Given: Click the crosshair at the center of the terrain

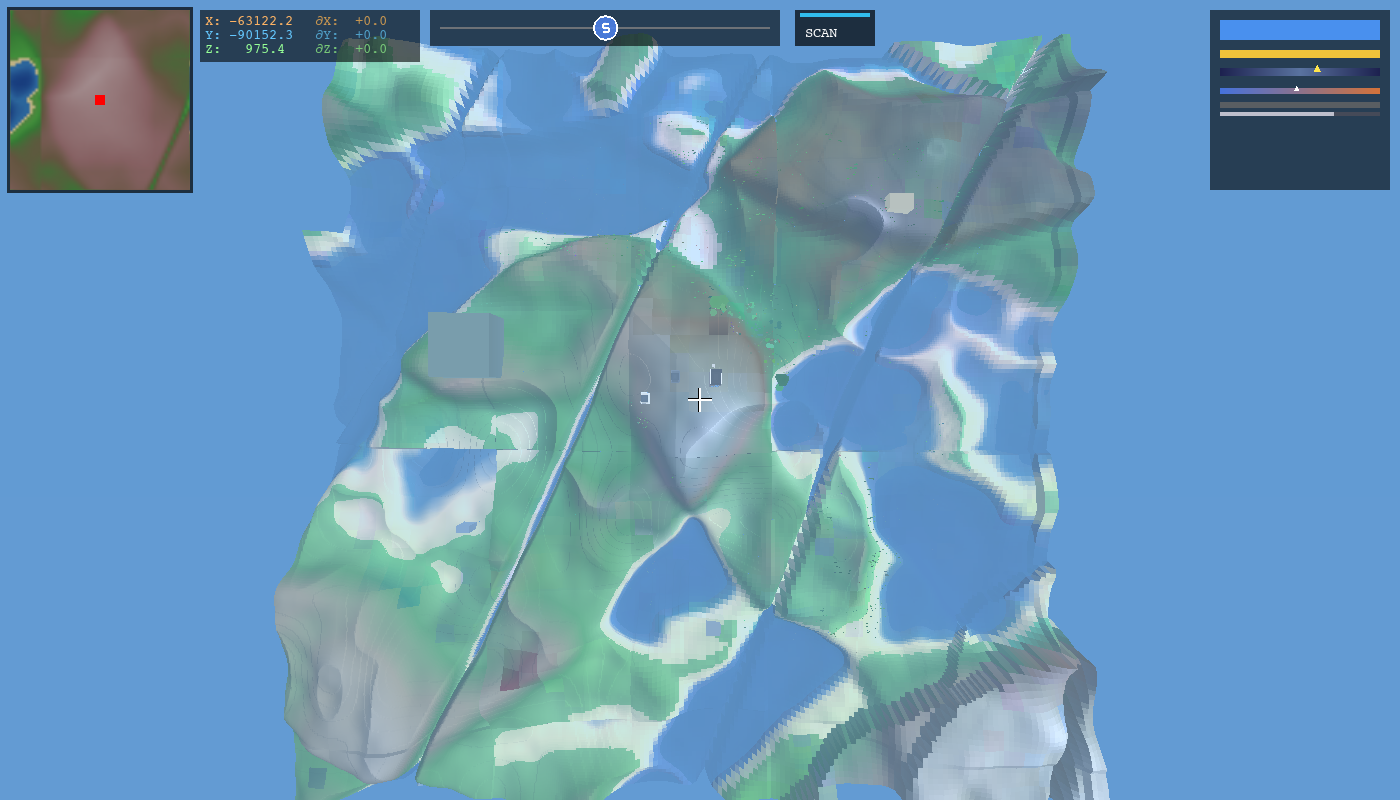Looking at the screenshot, I should [x=700, y=400].
